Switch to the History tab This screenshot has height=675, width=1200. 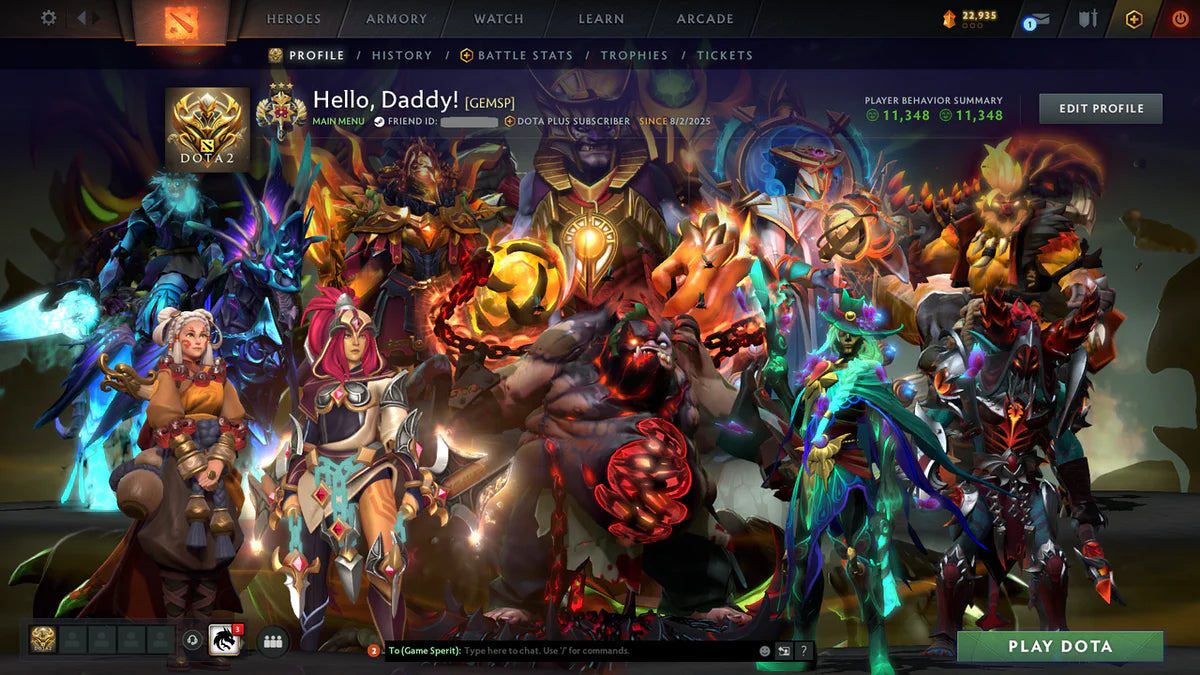click(x=402, y=55)
